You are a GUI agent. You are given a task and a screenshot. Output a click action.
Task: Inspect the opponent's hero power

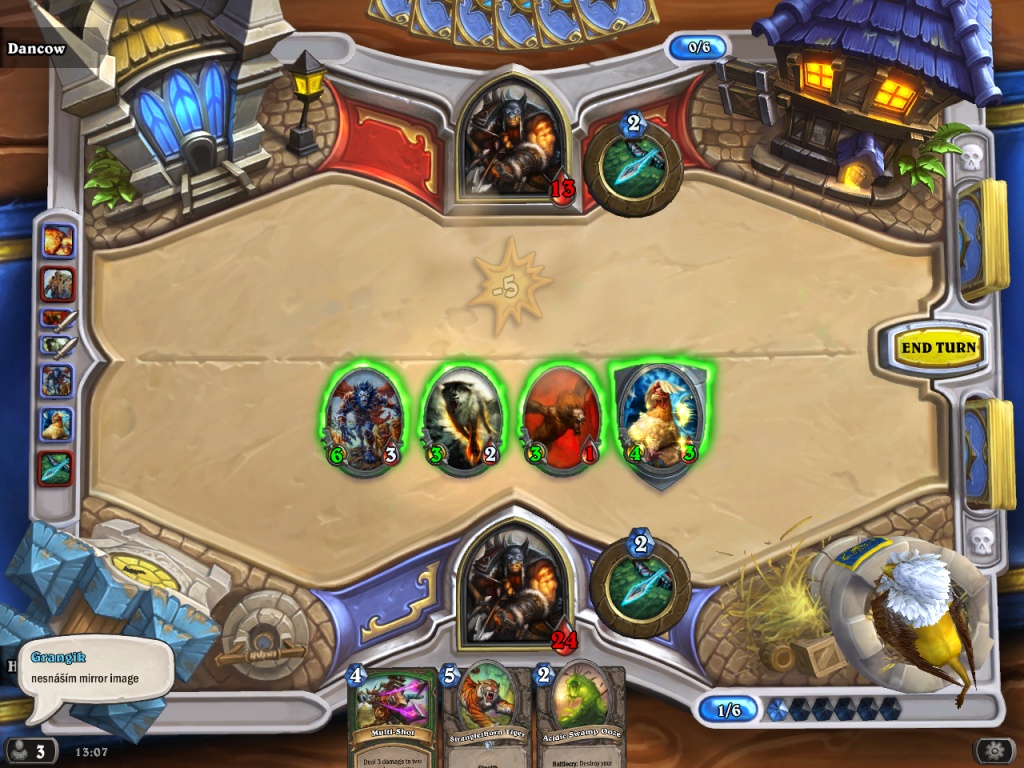click(633, 166)
